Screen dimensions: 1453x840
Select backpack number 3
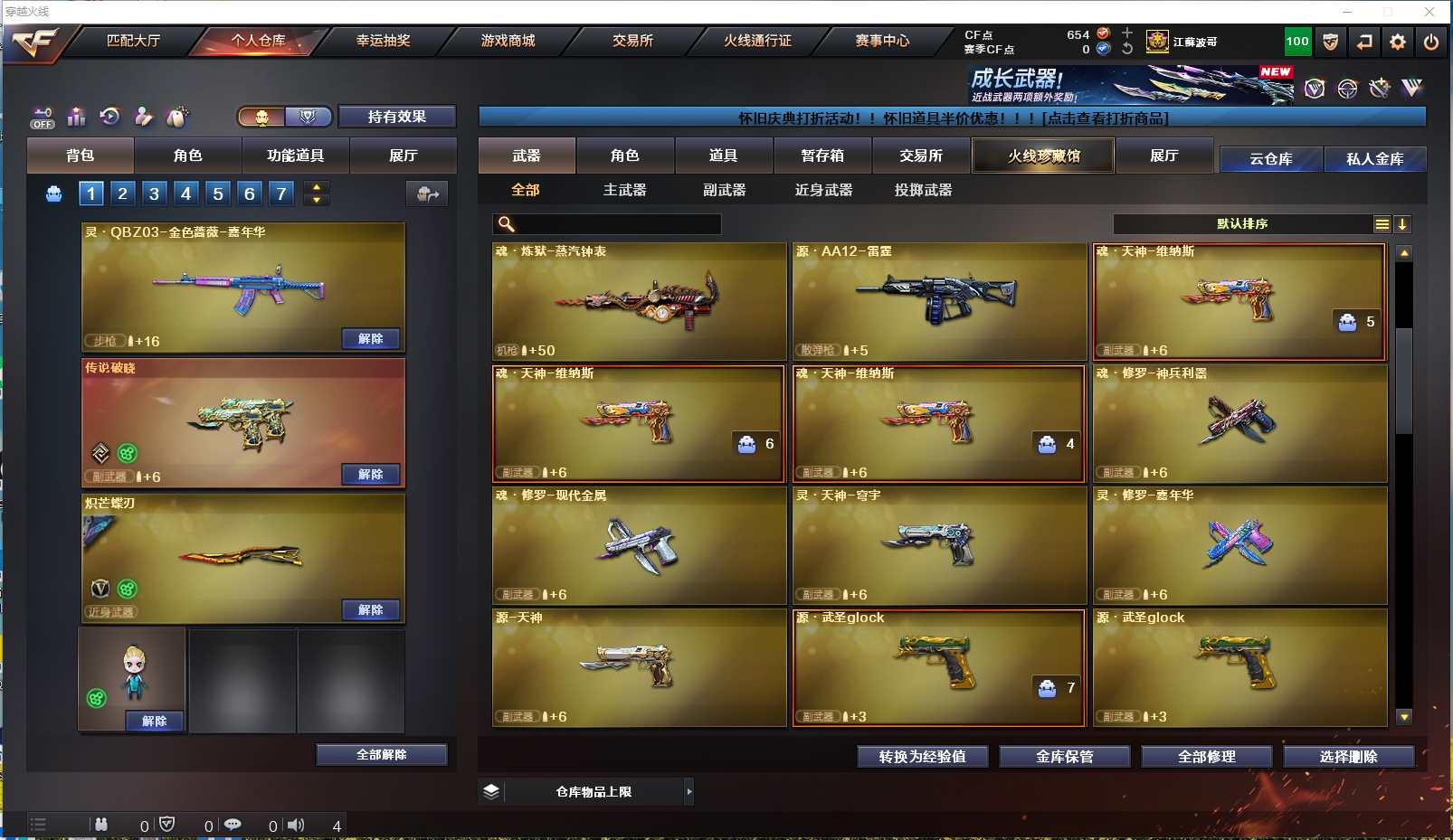[x=155, y=193]
